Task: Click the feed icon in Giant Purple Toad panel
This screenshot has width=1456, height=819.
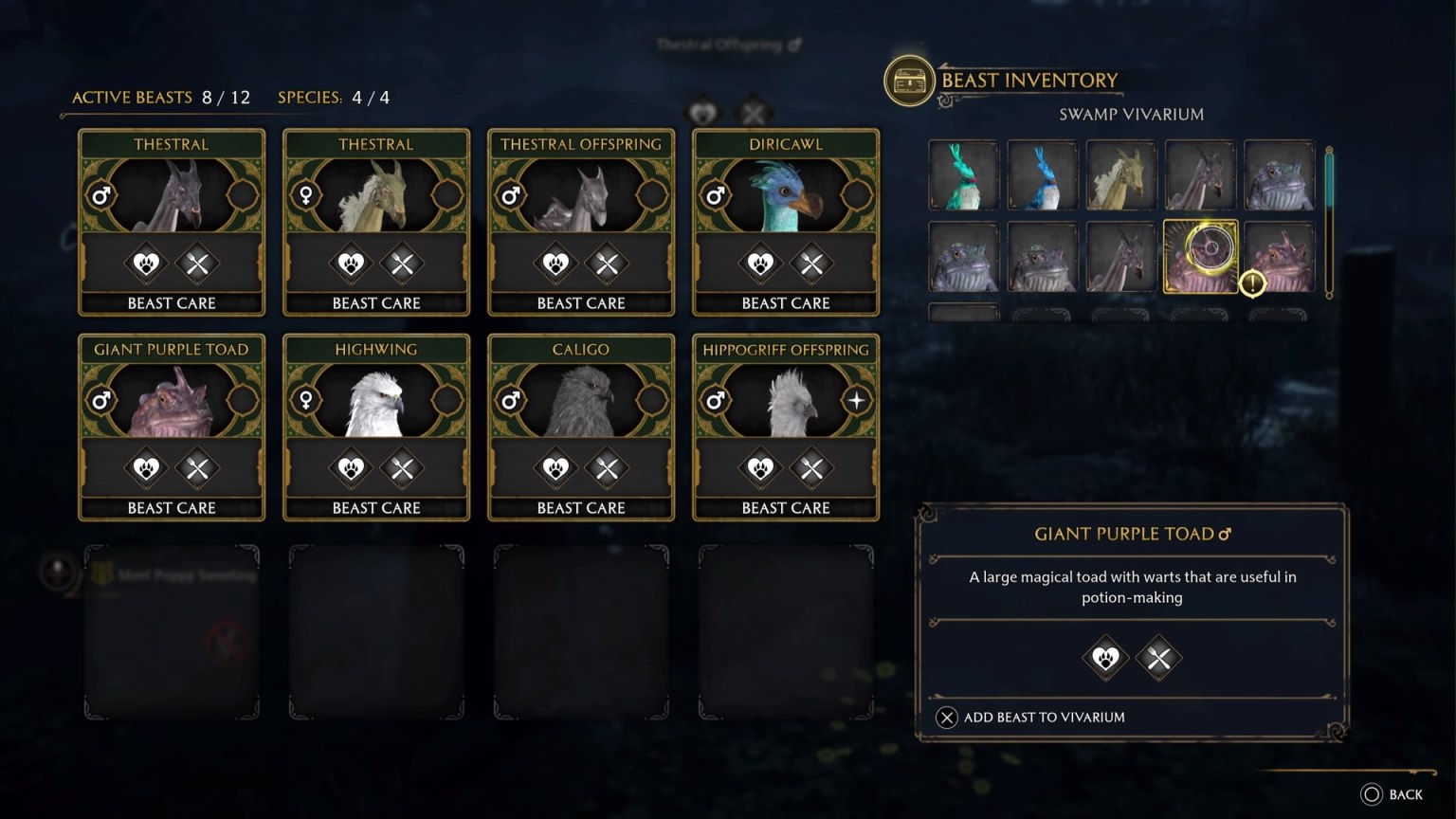Action: 1158,658
